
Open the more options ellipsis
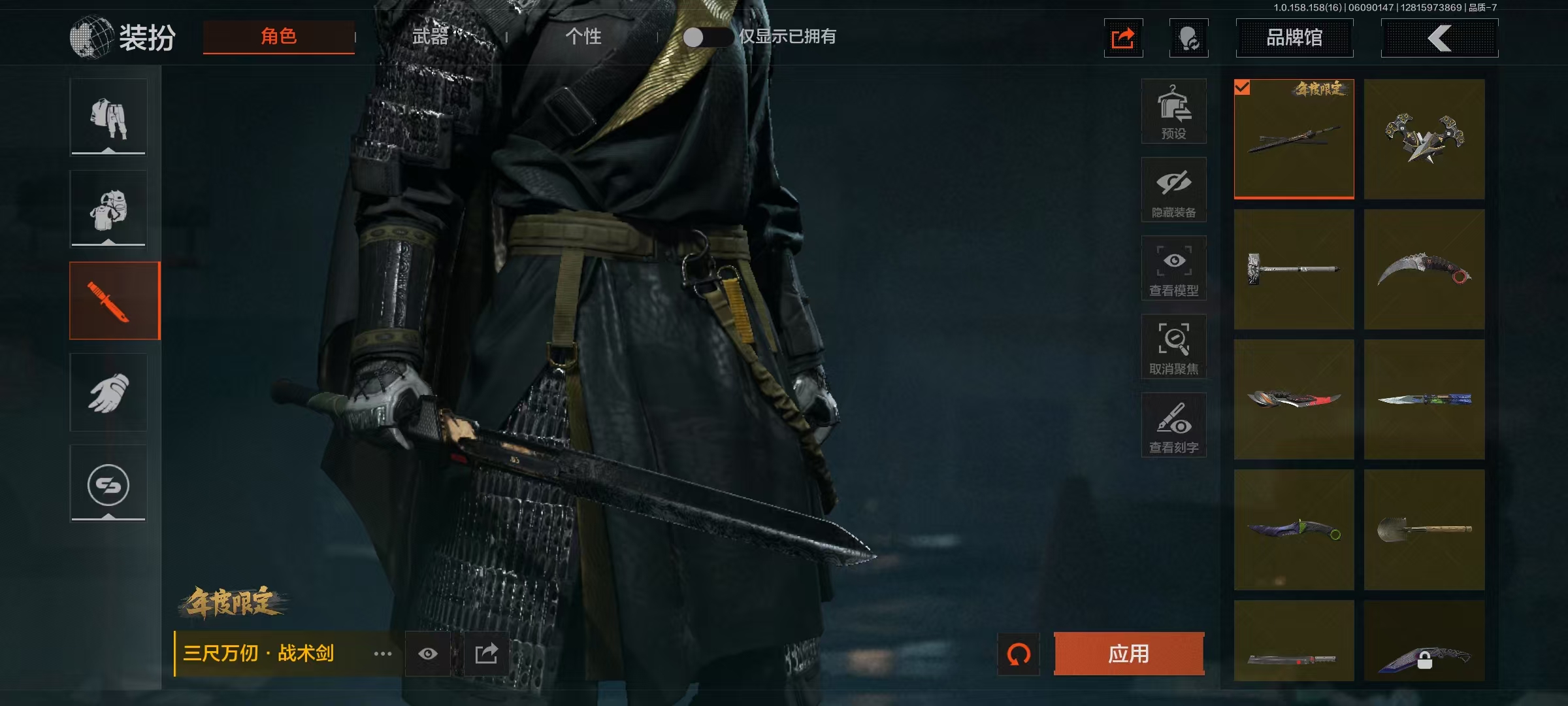pos(383,654)
